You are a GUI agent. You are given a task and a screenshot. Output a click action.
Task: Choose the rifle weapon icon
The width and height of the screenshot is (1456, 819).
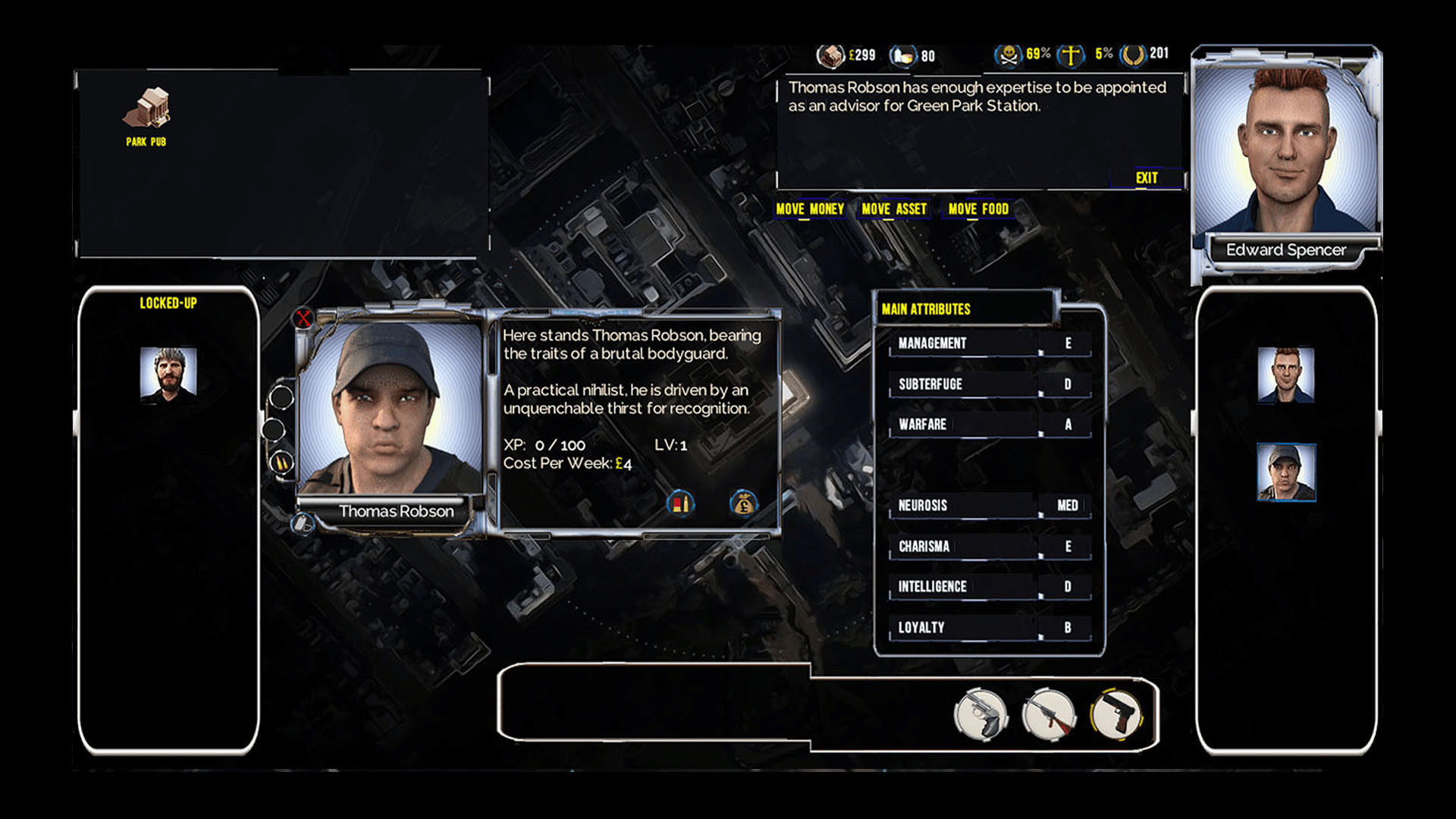1050,715
